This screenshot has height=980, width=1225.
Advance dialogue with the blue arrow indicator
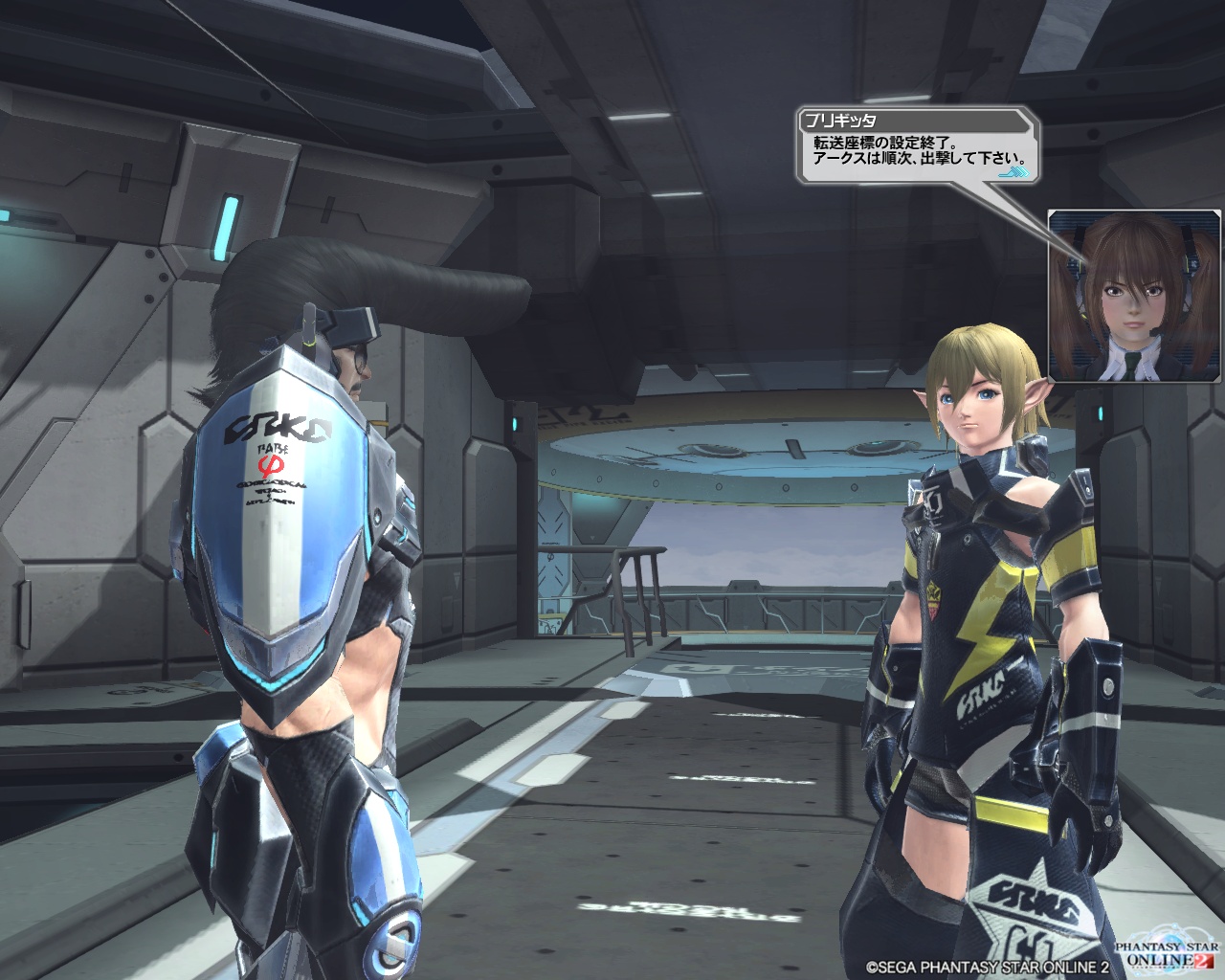click(x=1014, y=173)
